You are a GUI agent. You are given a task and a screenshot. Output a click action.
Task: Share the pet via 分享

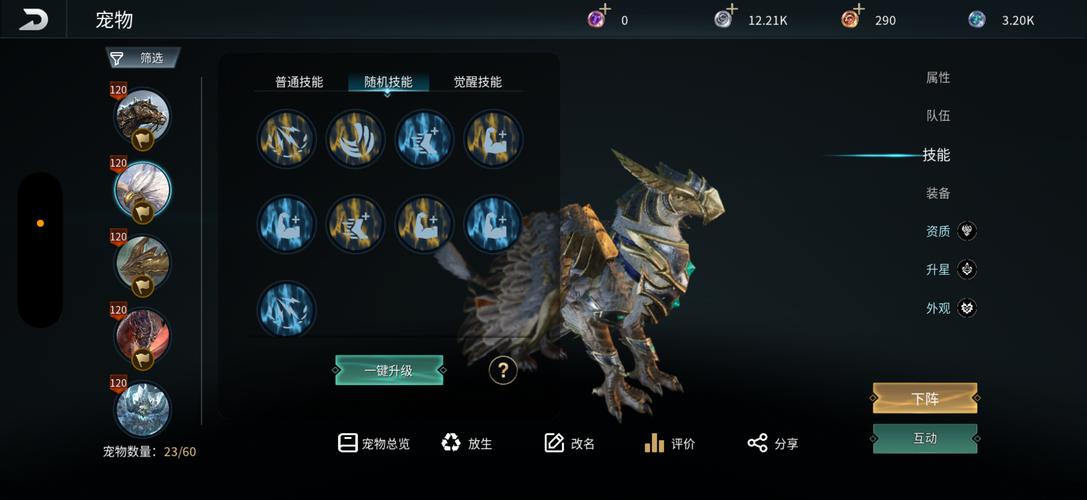(773, 443)
